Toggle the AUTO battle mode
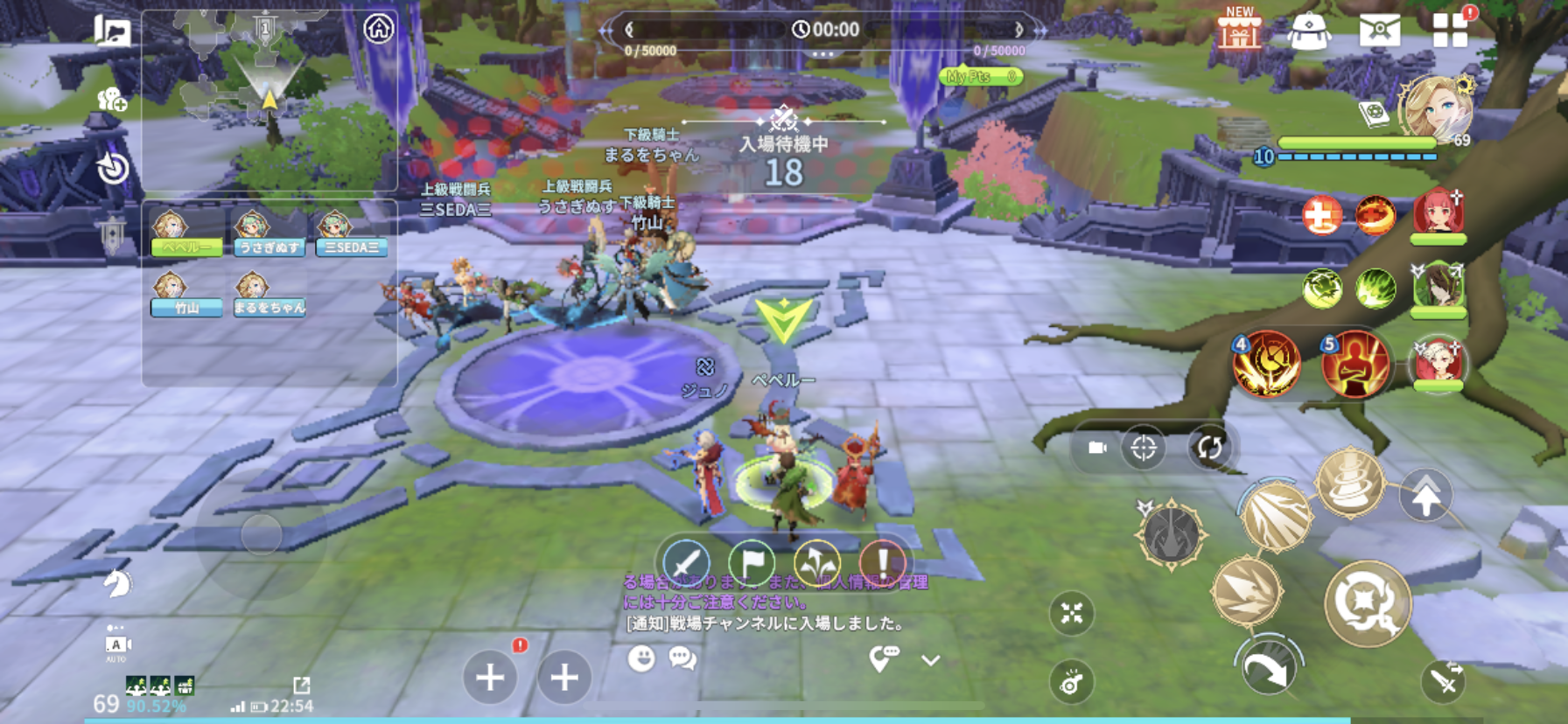This screenshot has height=724, width=1568. pos(115,645)
